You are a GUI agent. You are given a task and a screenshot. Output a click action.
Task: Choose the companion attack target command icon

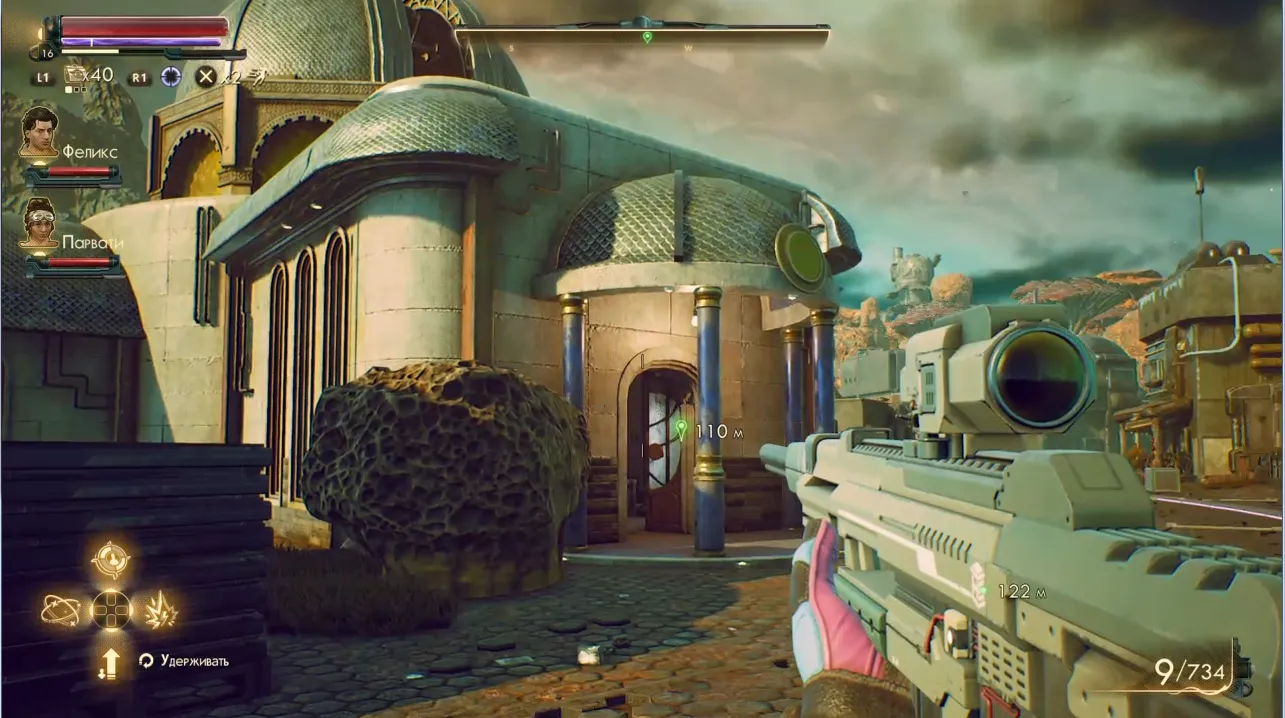tap(111, 559)
